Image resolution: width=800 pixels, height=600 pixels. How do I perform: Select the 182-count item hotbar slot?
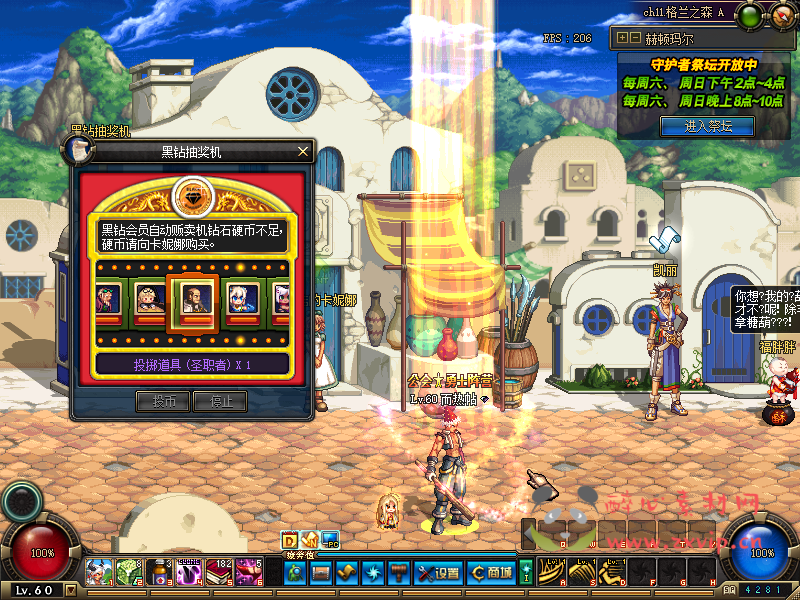(x=219, y=572)
